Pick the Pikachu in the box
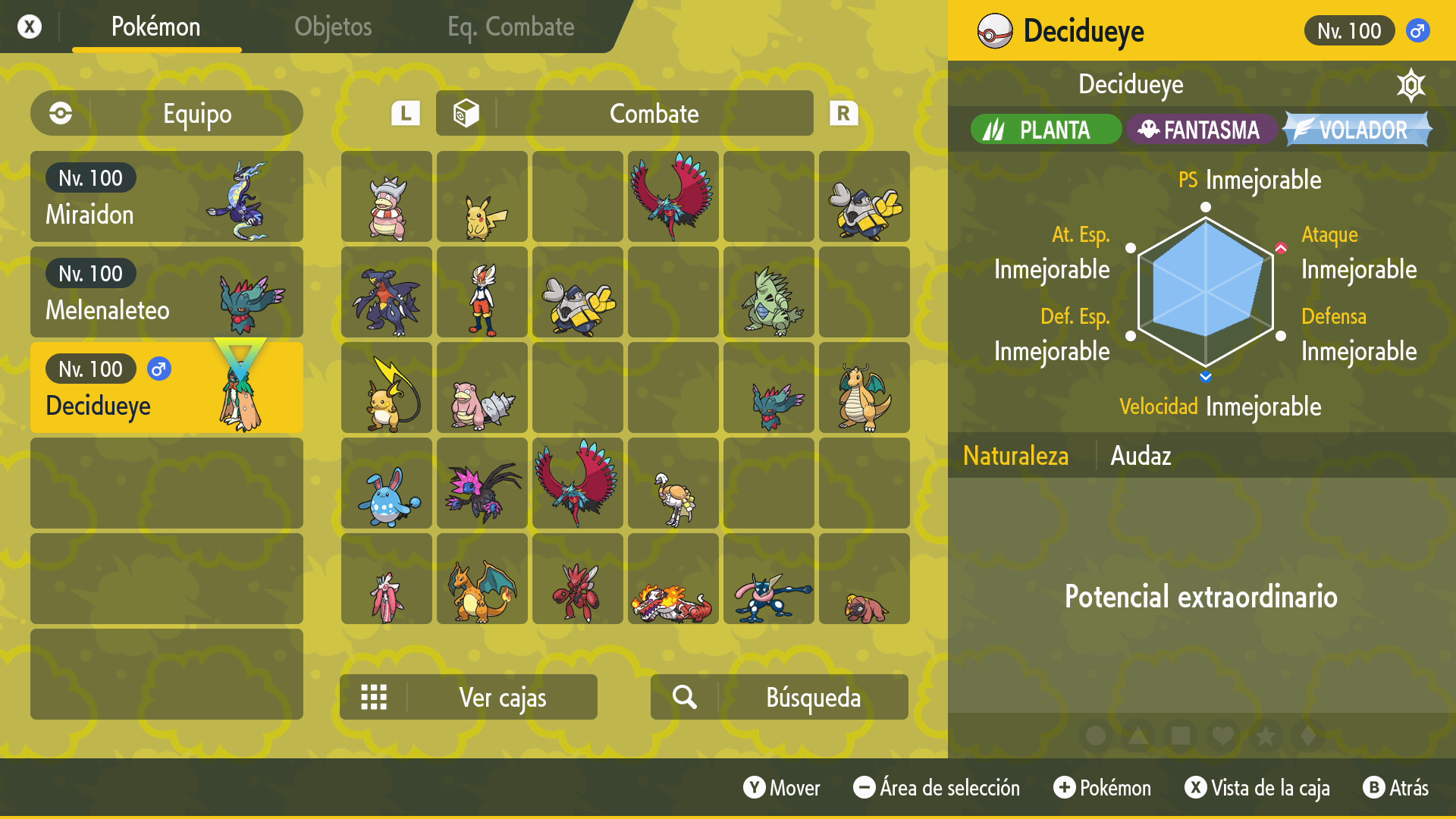 (482, 197)
